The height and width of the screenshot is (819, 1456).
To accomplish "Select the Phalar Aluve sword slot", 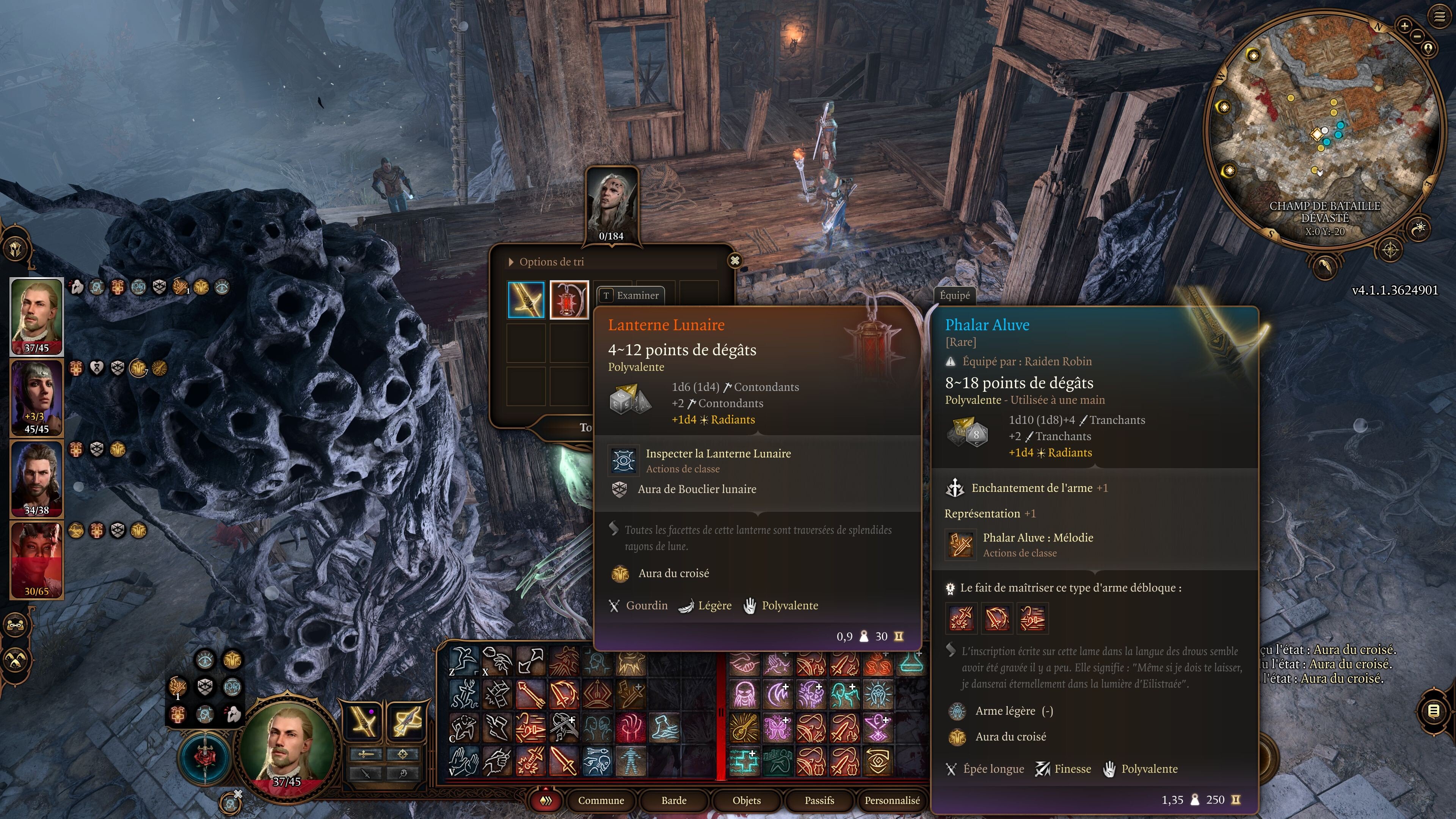I will 526,300.
